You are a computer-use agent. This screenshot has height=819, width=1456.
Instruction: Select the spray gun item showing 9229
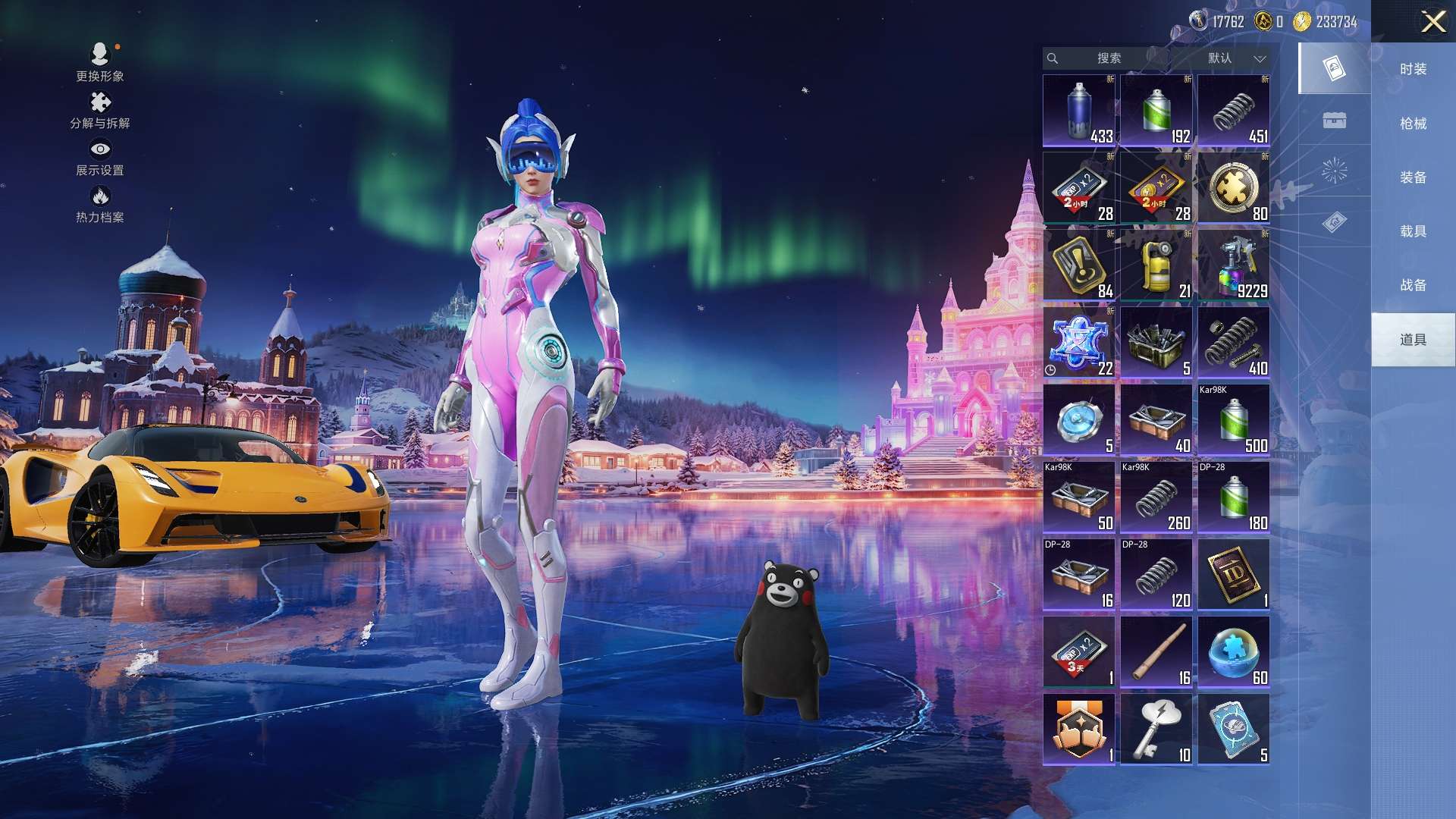pos(1233,265)
